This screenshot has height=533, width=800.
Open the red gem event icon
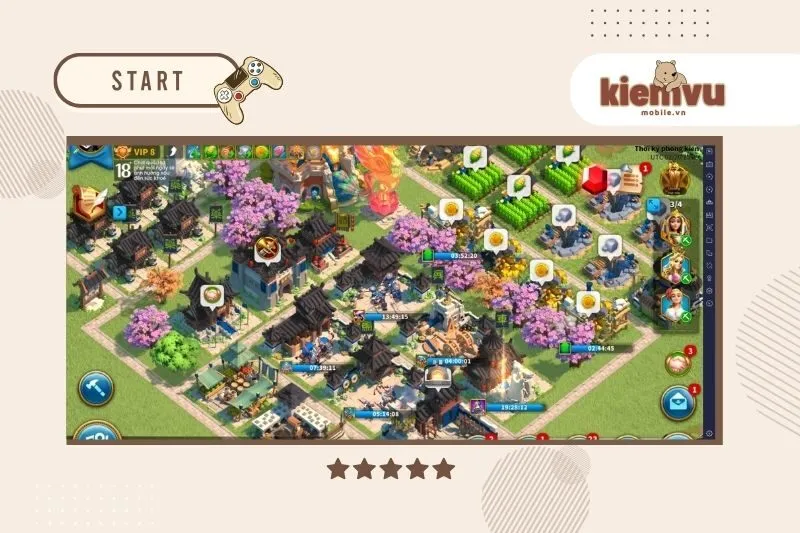pyautogui.click(x=594, y=180)
